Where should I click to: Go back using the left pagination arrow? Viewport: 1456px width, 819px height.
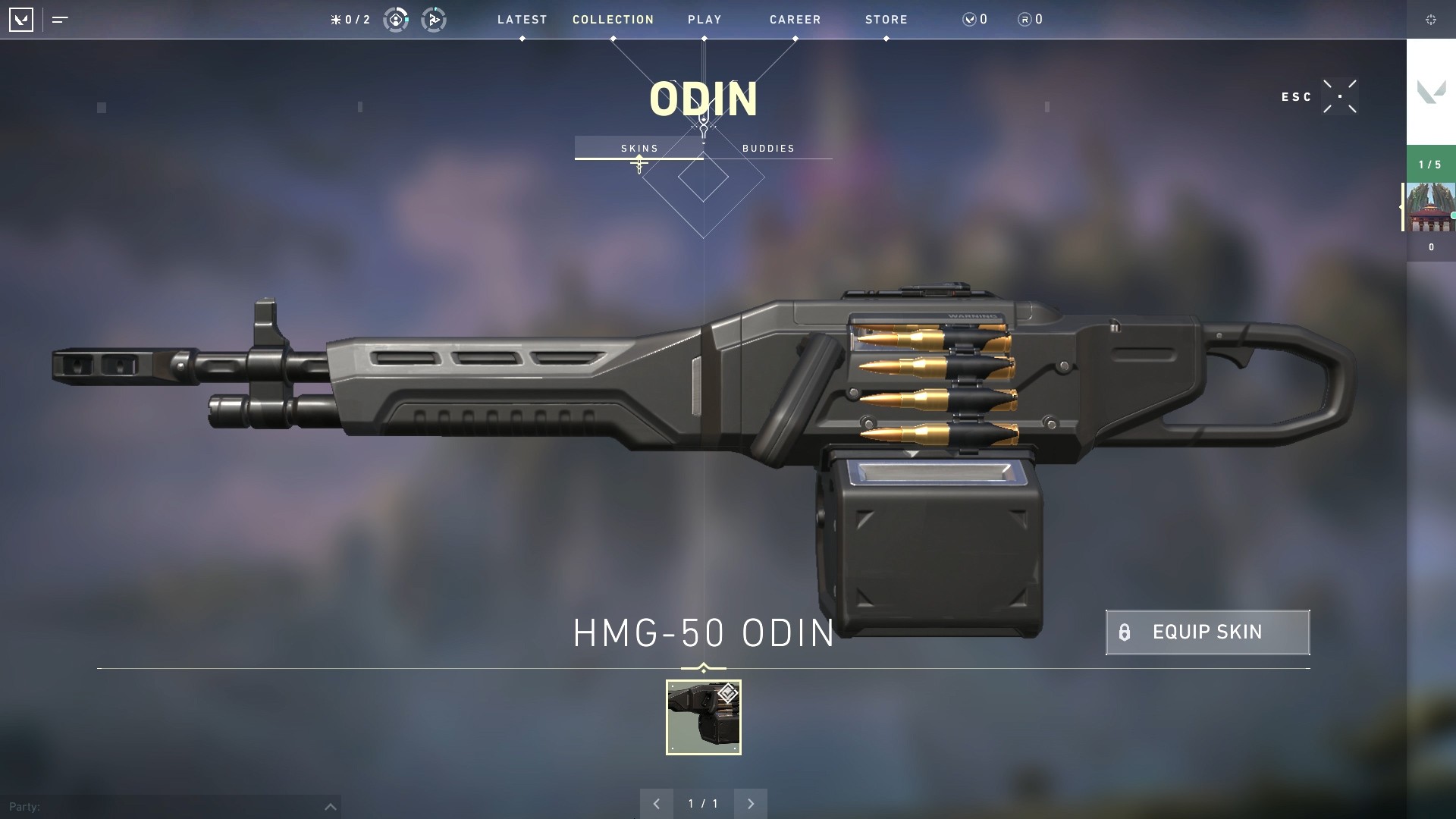(657, 803)
